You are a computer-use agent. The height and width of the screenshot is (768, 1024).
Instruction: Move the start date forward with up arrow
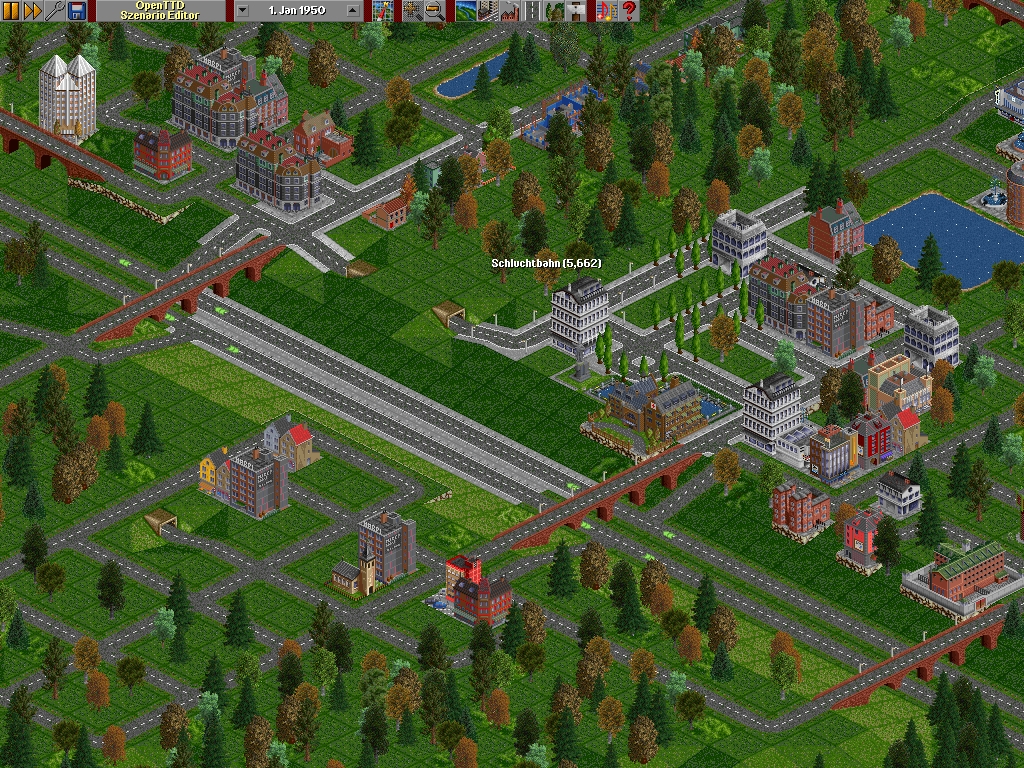353,11
